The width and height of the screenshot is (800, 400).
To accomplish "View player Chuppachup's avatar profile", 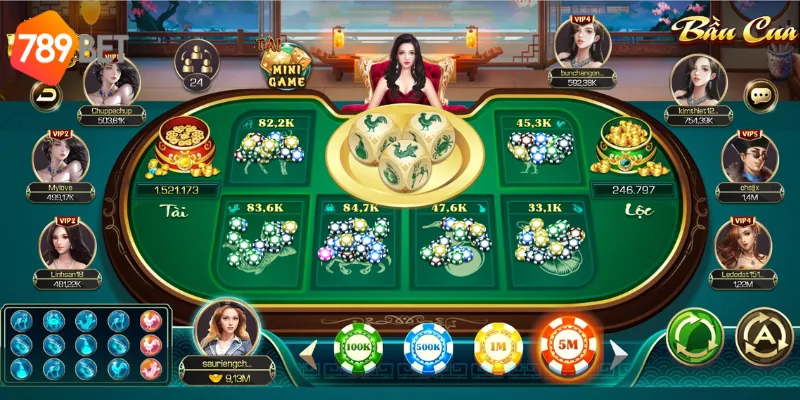I will tap(110, 80).
